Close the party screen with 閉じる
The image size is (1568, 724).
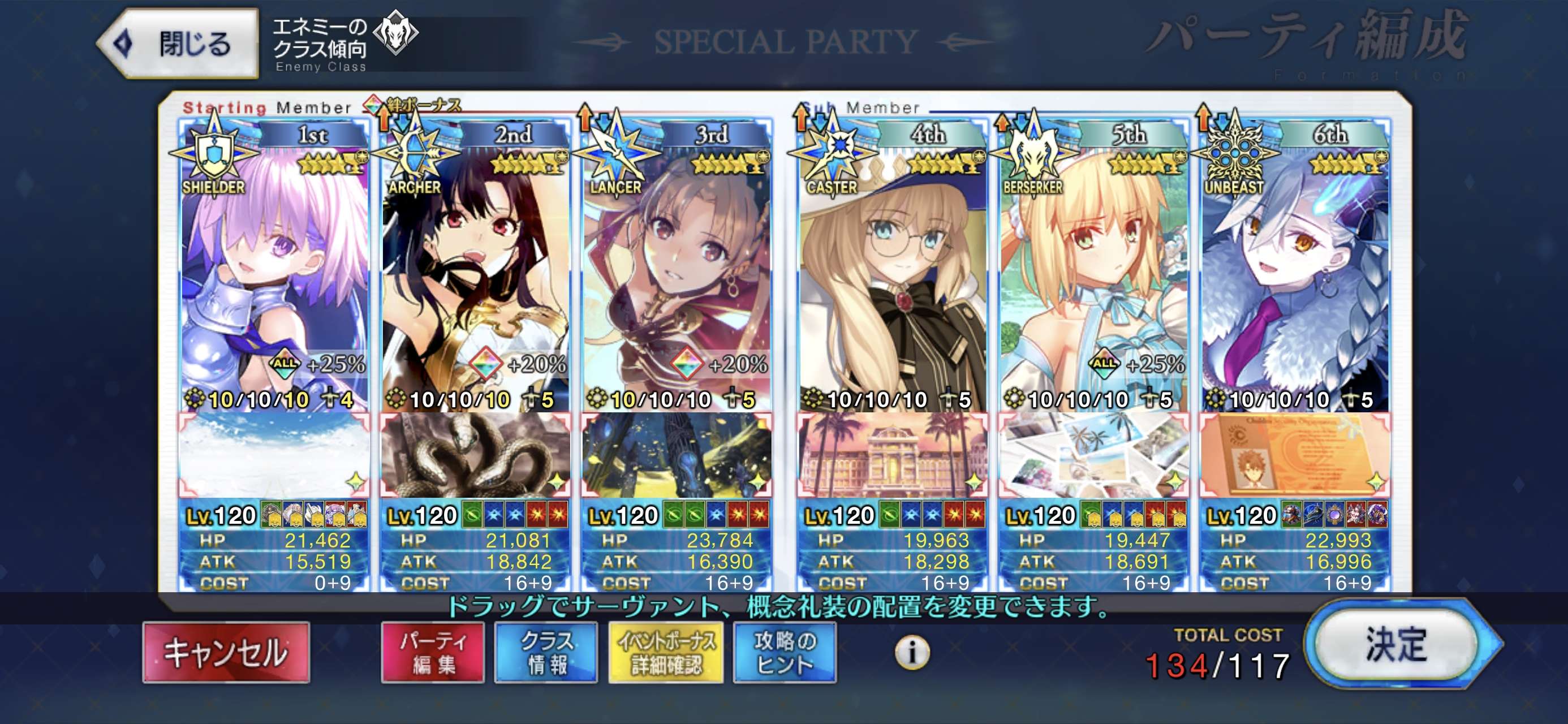[178, 44]
